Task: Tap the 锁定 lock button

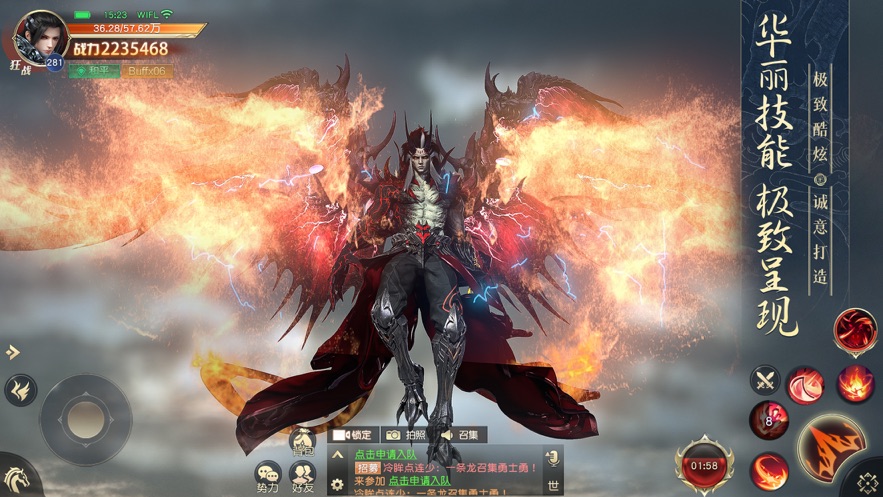Action: click(x=351, y=435)
